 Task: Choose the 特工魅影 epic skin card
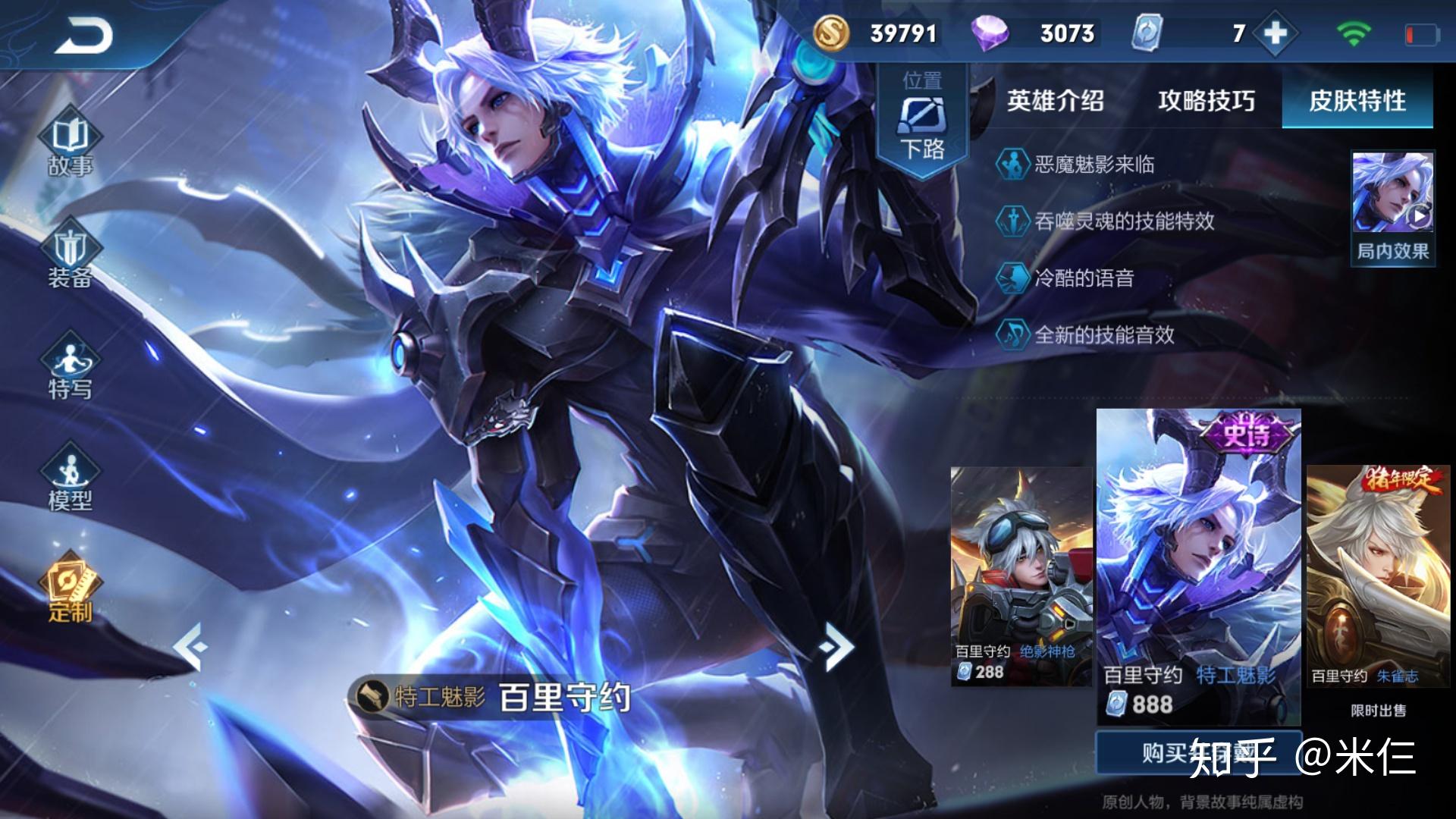click(x=1198, y=565)
